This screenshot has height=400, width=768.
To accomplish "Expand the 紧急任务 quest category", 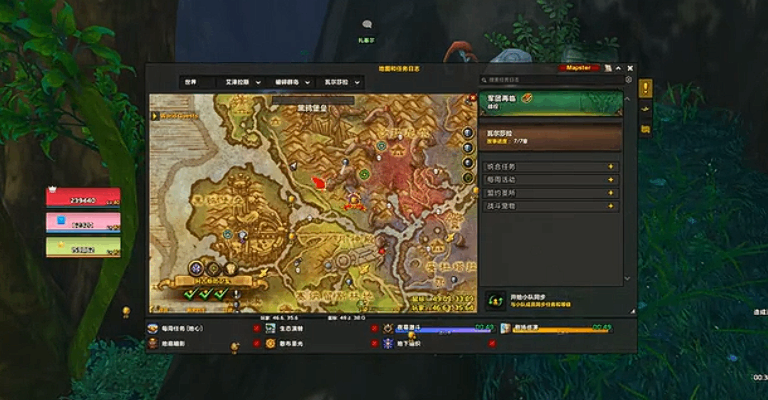I will tap(550, 166).
